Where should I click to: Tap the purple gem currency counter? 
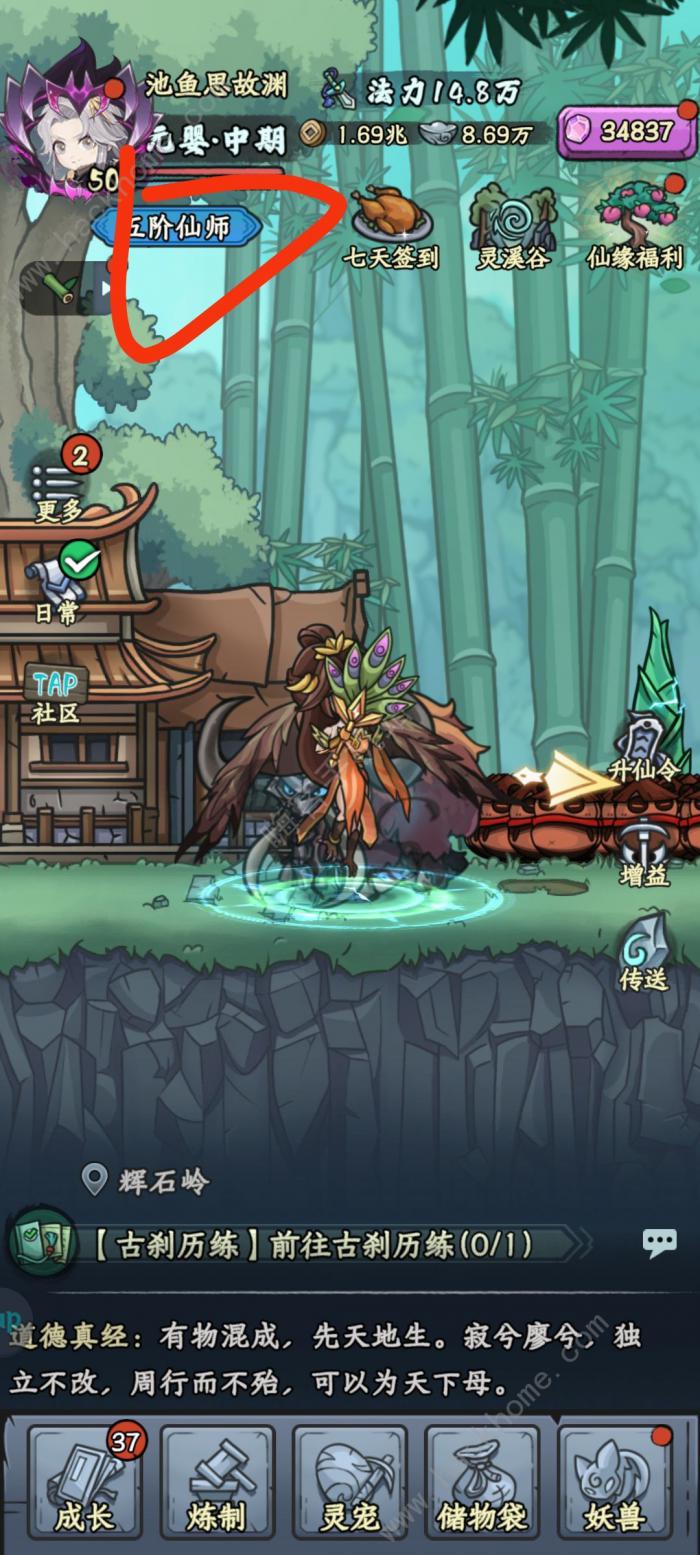tap(627, 131)
